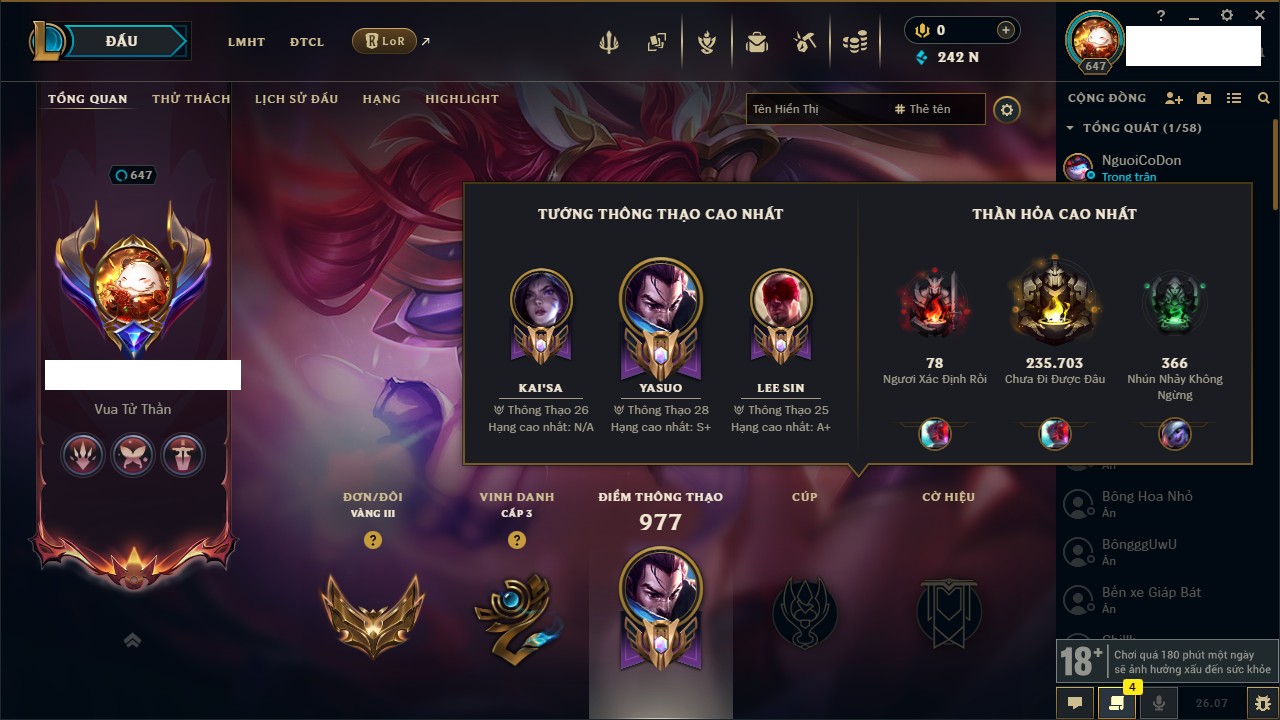Viewport: 1280px width, 720px height.
Task: Open the HIGHLIGHT tab
Action: point(461,99)
